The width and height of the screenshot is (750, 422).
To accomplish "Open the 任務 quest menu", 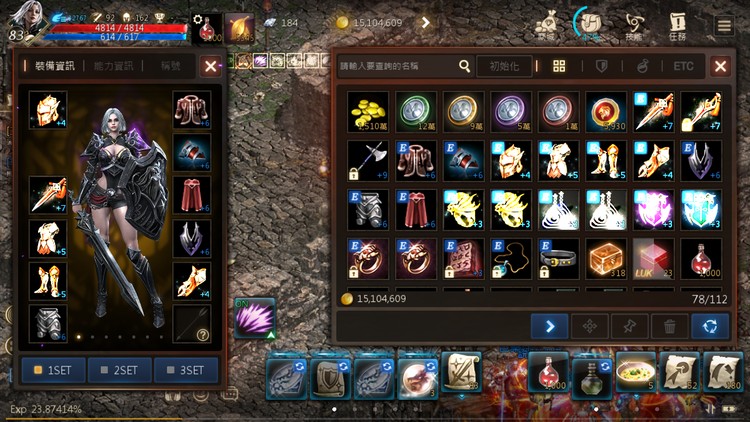I will click(678, 25).
